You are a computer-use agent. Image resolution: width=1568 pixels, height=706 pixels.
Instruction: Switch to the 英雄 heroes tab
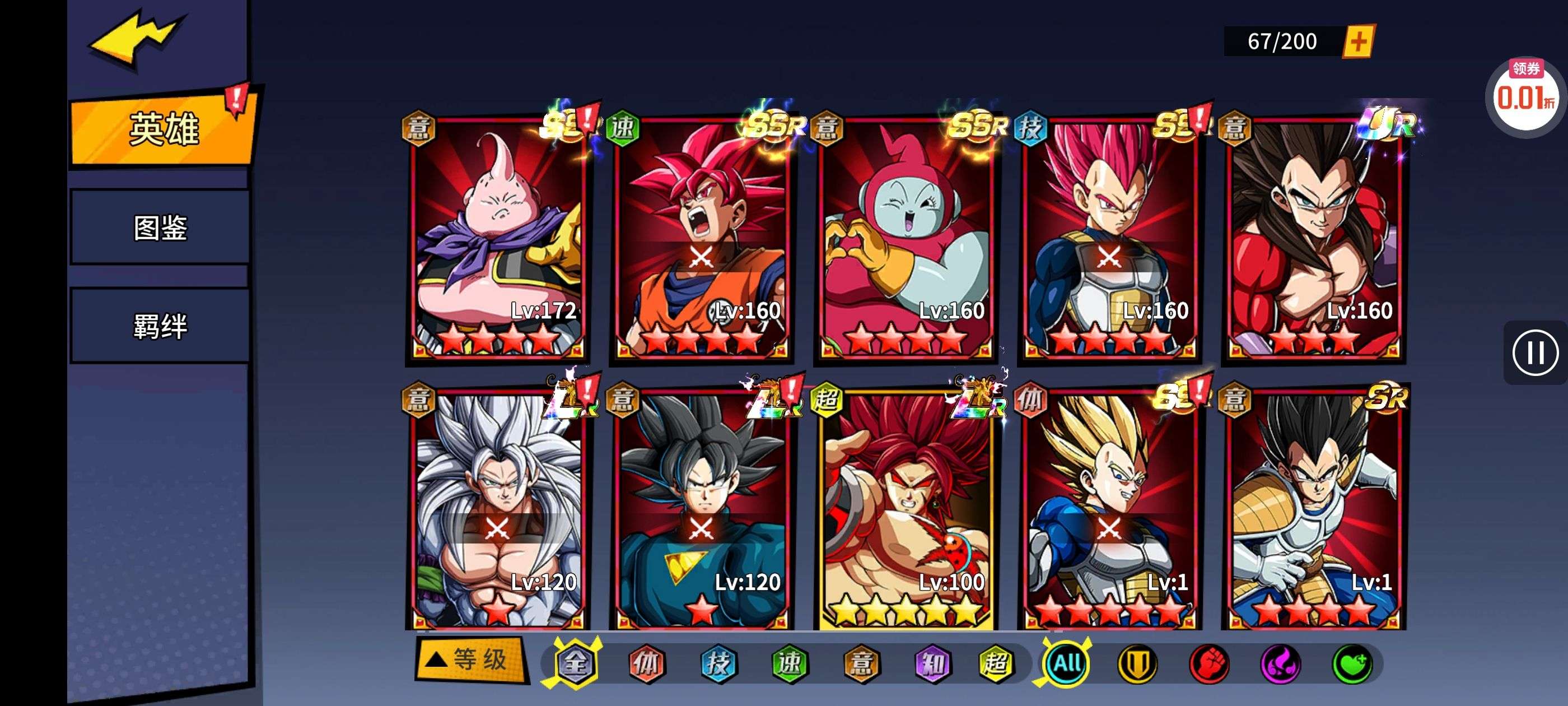[162, 128]
